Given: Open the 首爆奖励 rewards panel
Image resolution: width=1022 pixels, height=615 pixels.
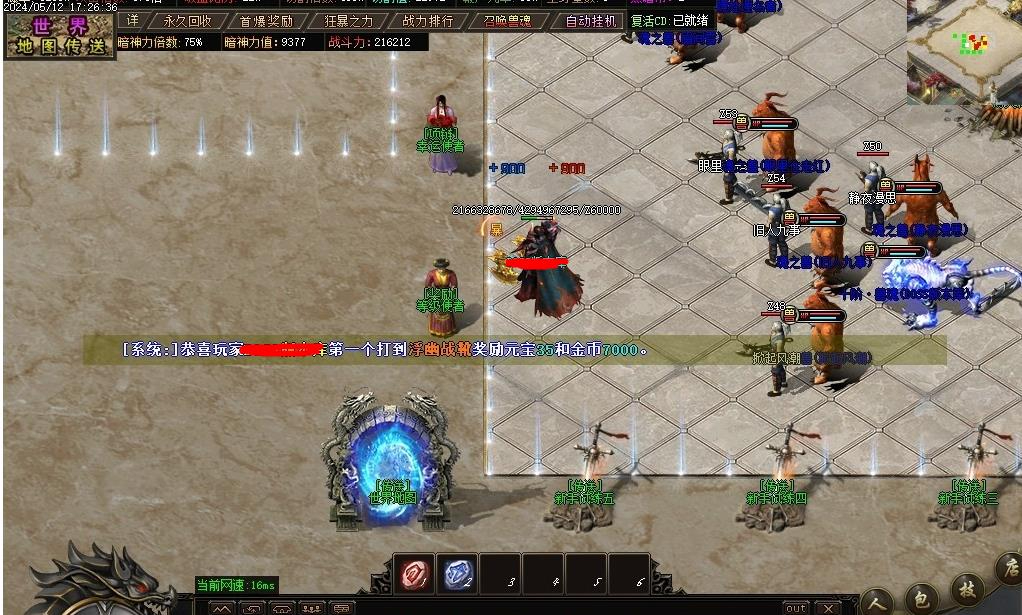Looking at the screenshot, I should pos(266,21).
